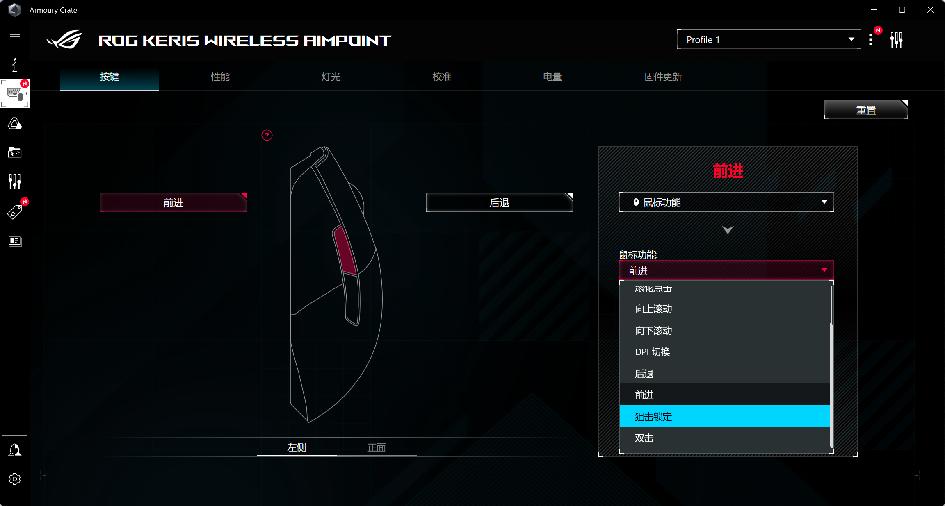Pick 后退 in the function list
This screenshot has height=506, width=945.
tap(725, 373)
